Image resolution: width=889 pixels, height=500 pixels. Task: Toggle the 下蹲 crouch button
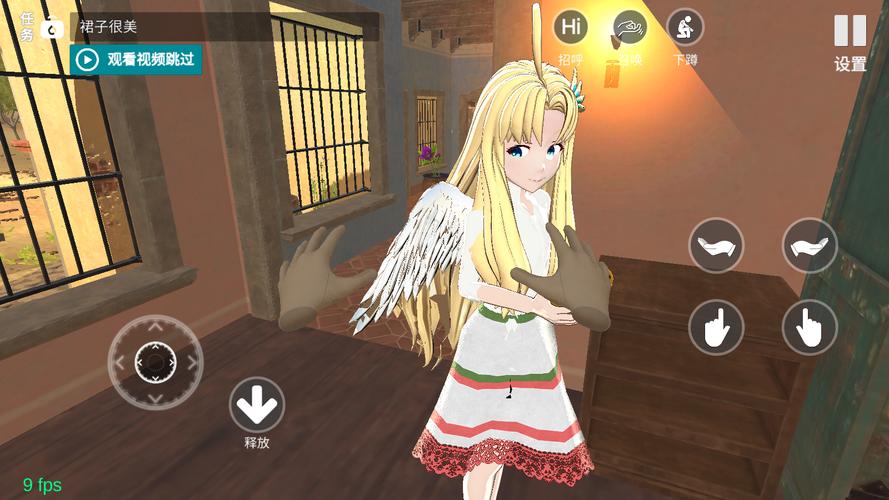pos(685,27)
